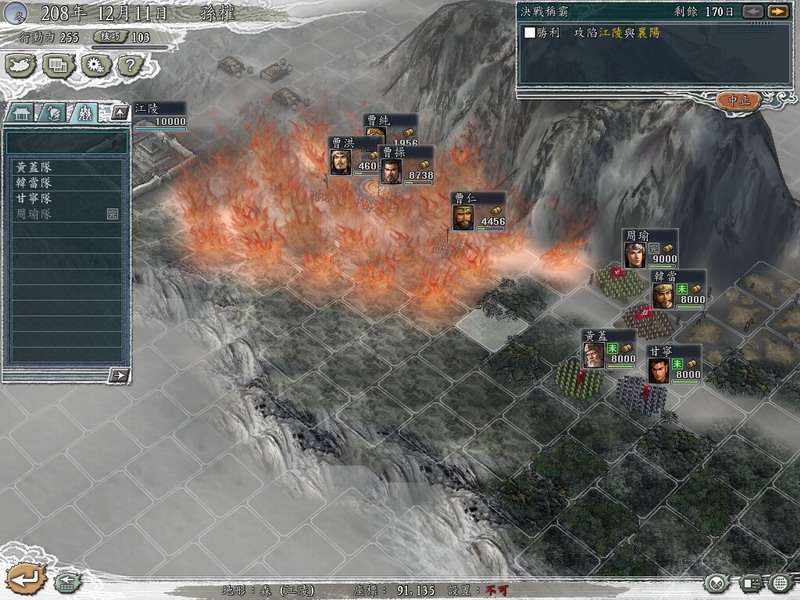This screenshot has height=600, width=800.
Task: Click the stacked windows list icon
Action: tap(58, 65)
